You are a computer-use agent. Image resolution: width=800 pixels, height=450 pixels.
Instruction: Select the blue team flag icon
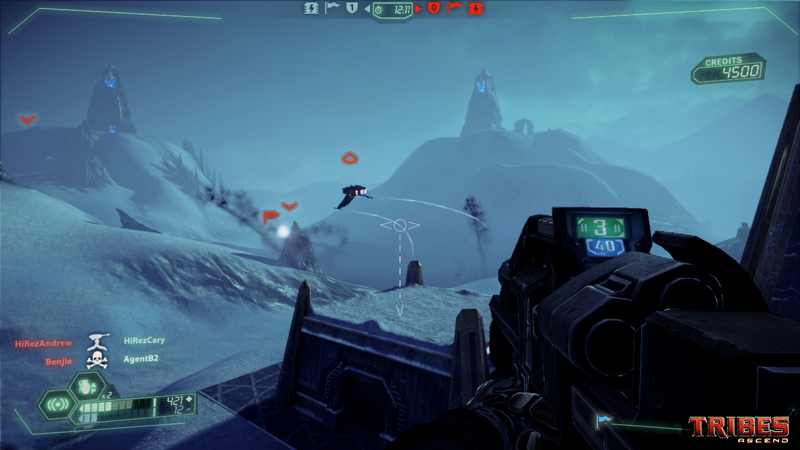(331, 8)
